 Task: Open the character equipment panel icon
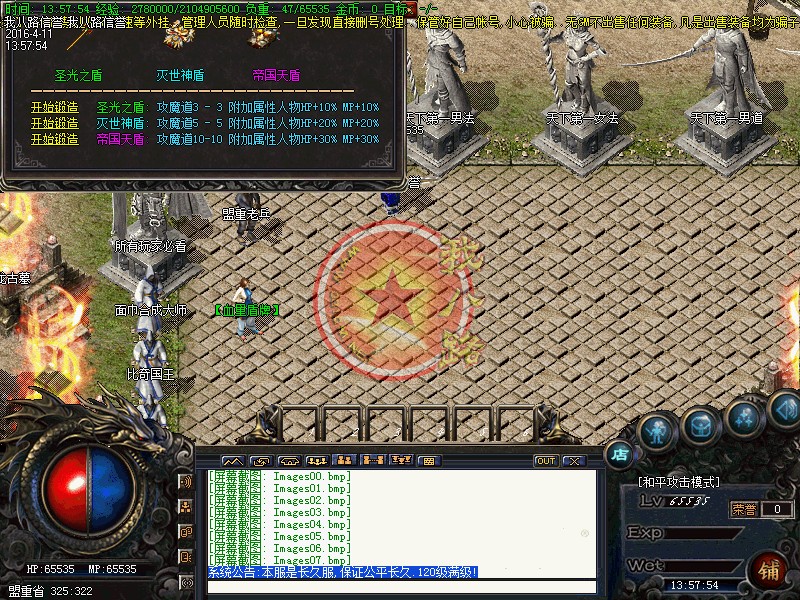click(x=656, y=431)
